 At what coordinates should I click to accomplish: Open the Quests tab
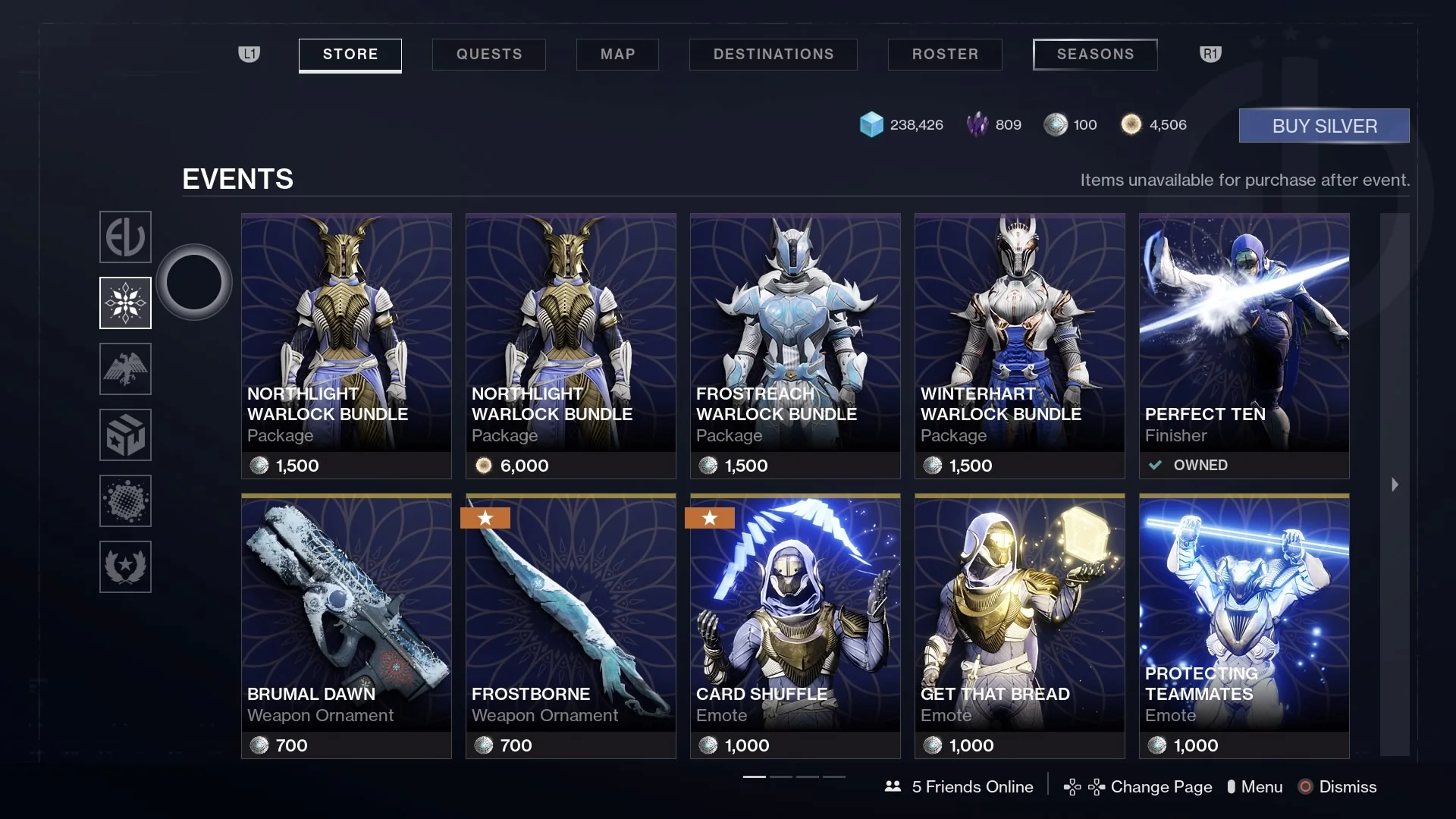[489, 55]
